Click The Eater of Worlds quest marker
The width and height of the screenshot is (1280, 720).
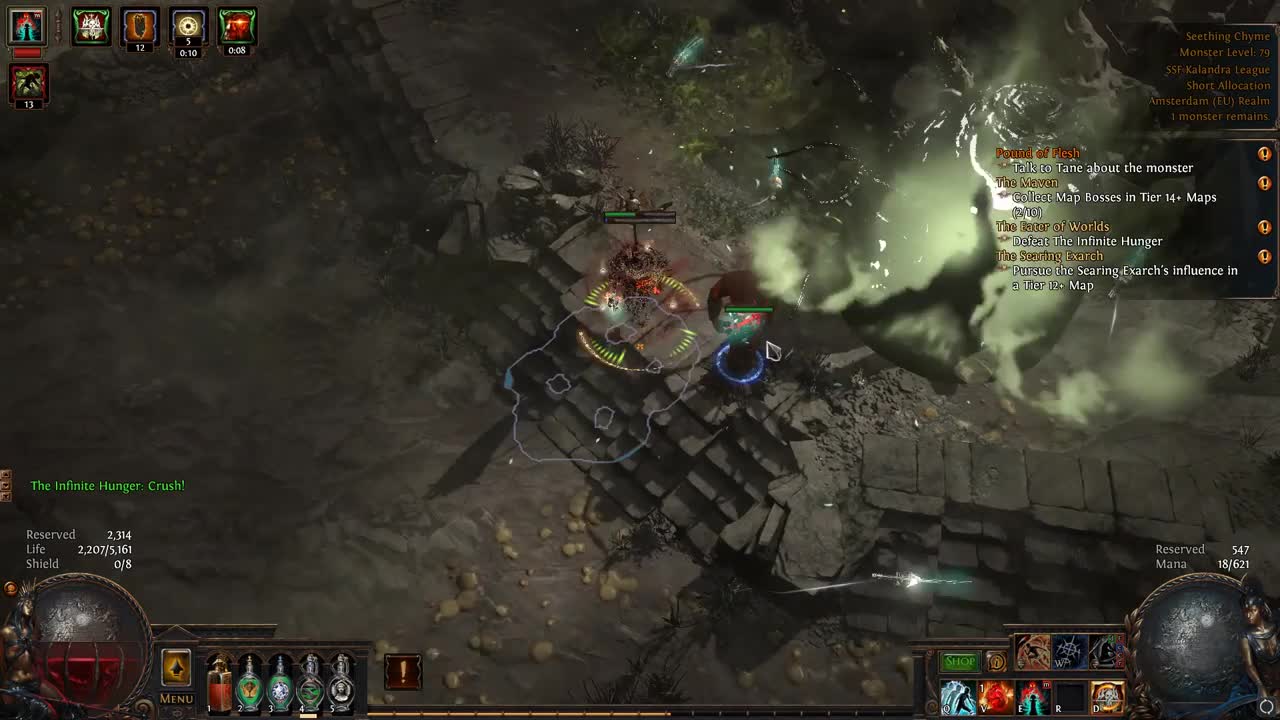1264,227
